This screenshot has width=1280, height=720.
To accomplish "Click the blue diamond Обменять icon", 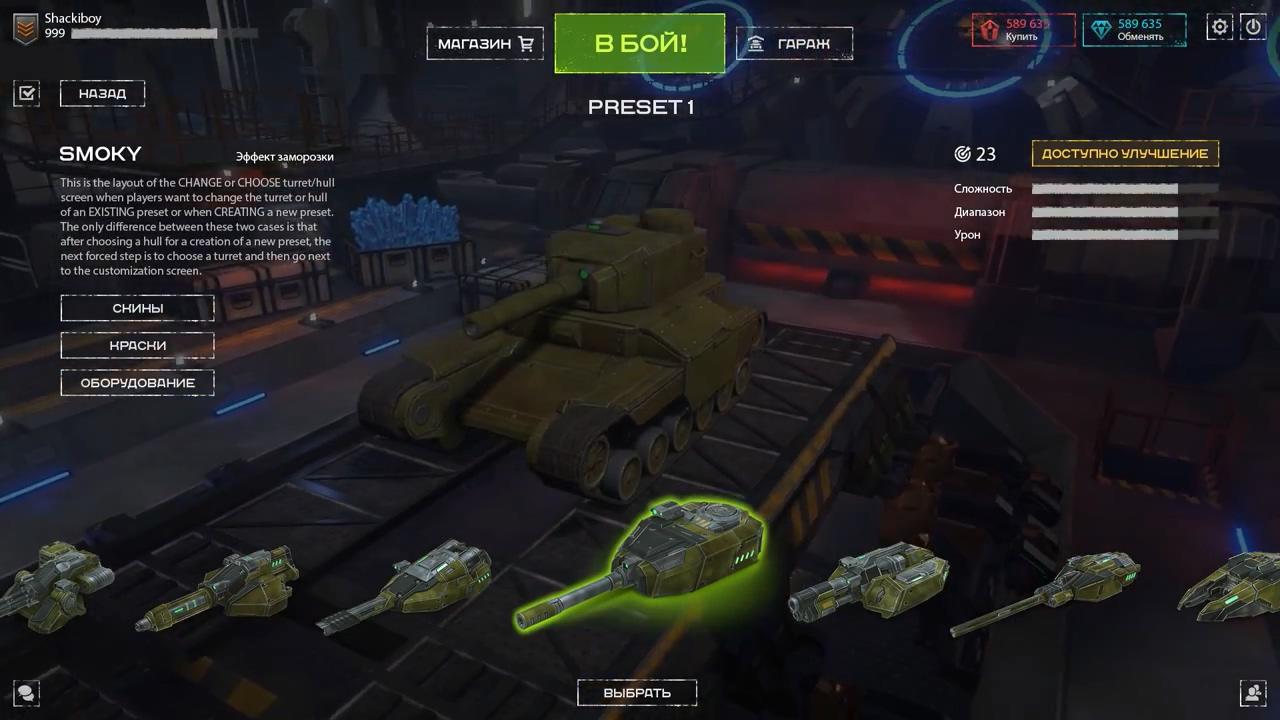I will point(1098,27).
